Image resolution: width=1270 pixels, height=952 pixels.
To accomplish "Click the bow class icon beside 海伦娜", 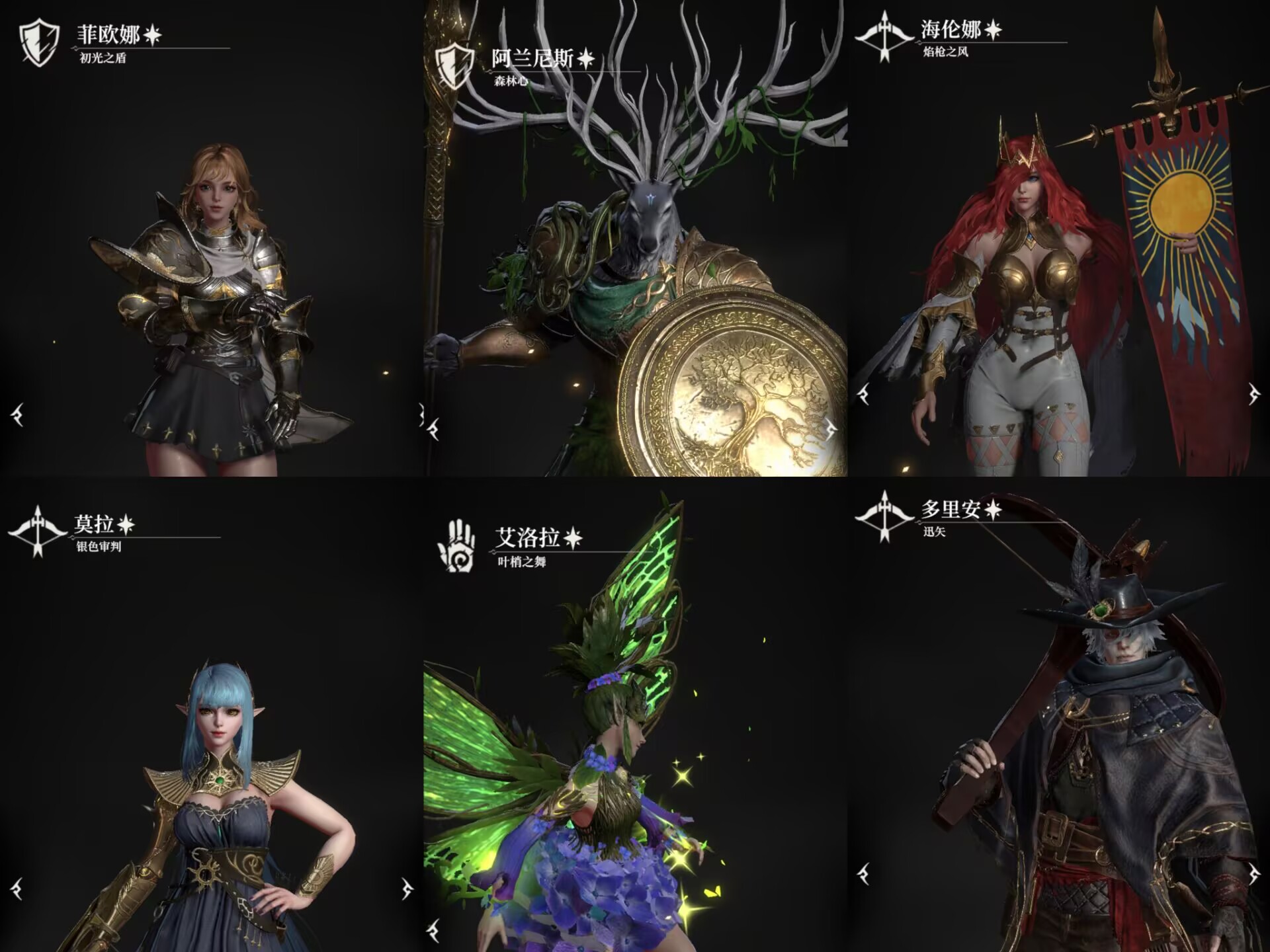I will tap(884, 36).
